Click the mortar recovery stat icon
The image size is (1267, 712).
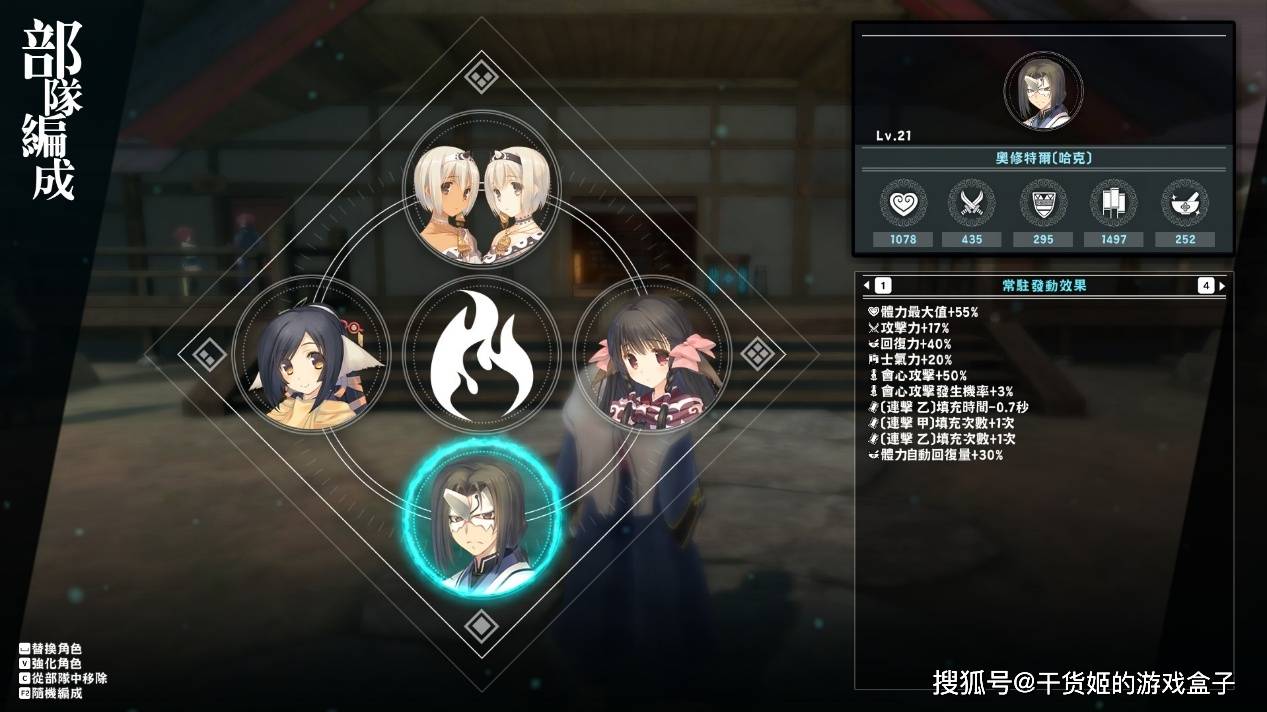click(1184, 203)
